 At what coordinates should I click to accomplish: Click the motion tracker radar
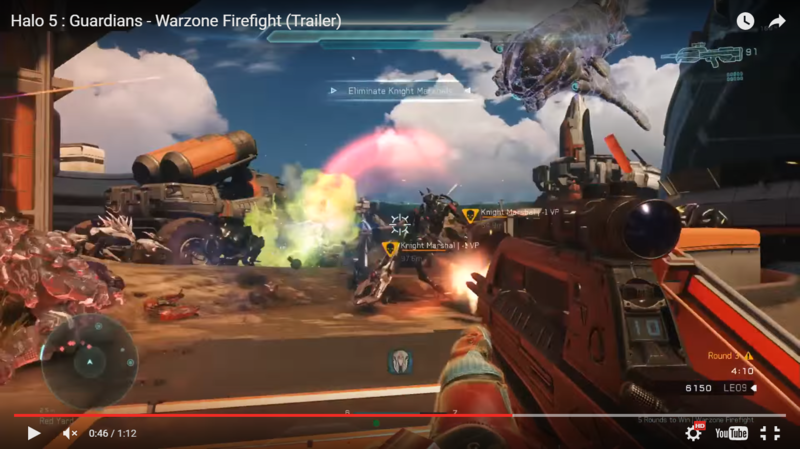click(x=89, y=361)
